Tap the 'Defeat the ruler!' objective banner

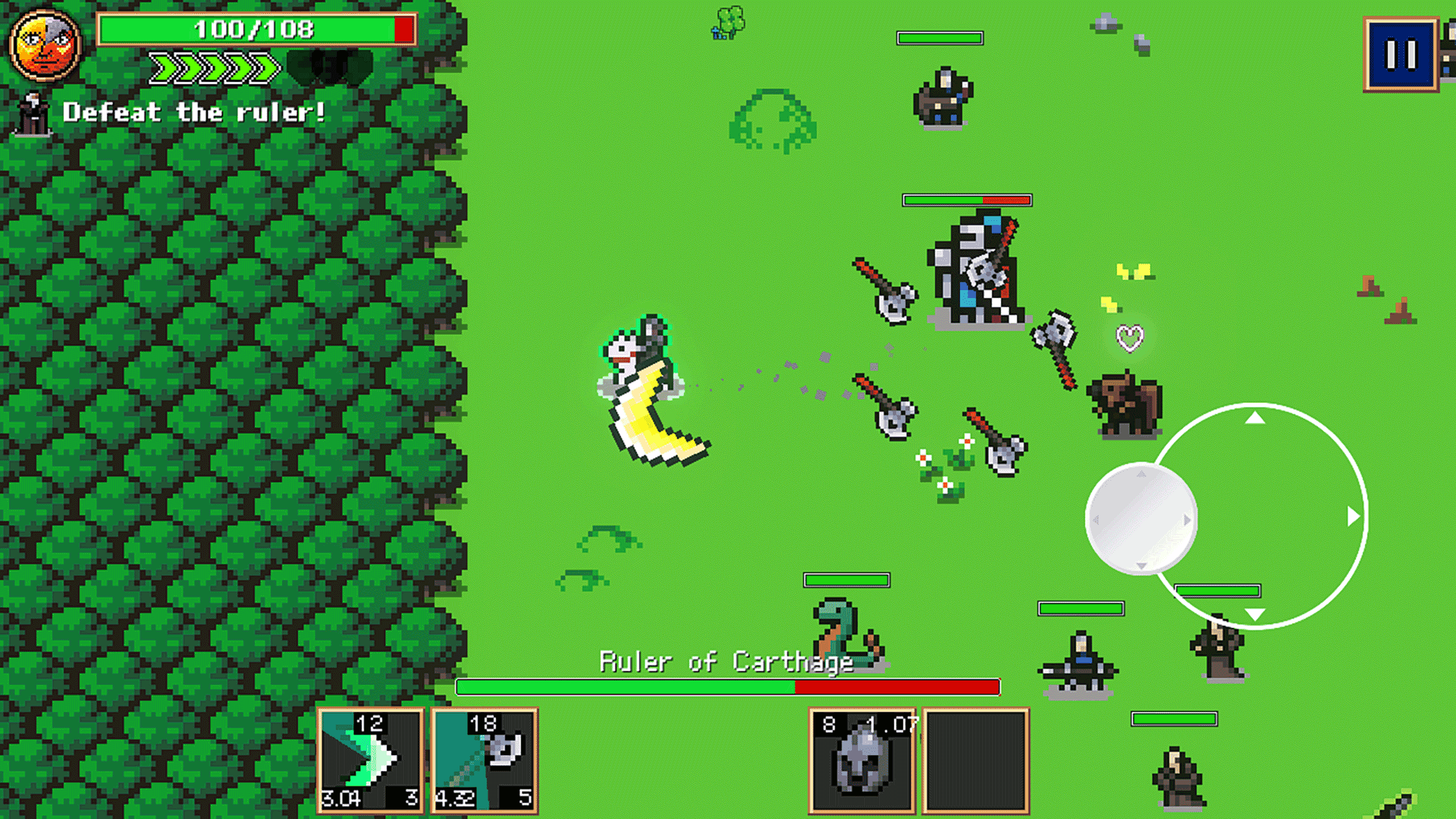pyautogui.click(x=195, y=112)
